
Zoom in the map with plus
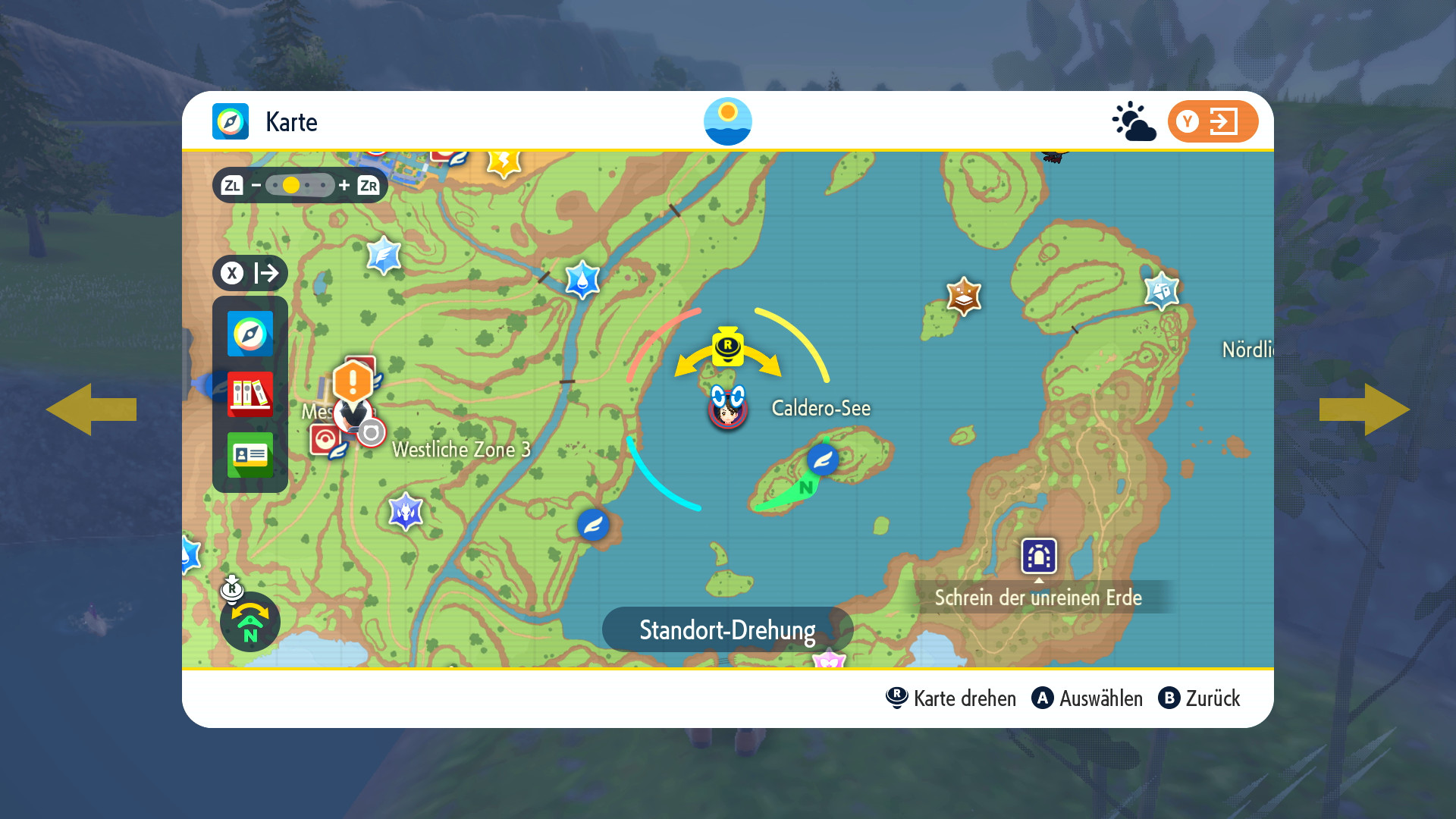(344, 185)
